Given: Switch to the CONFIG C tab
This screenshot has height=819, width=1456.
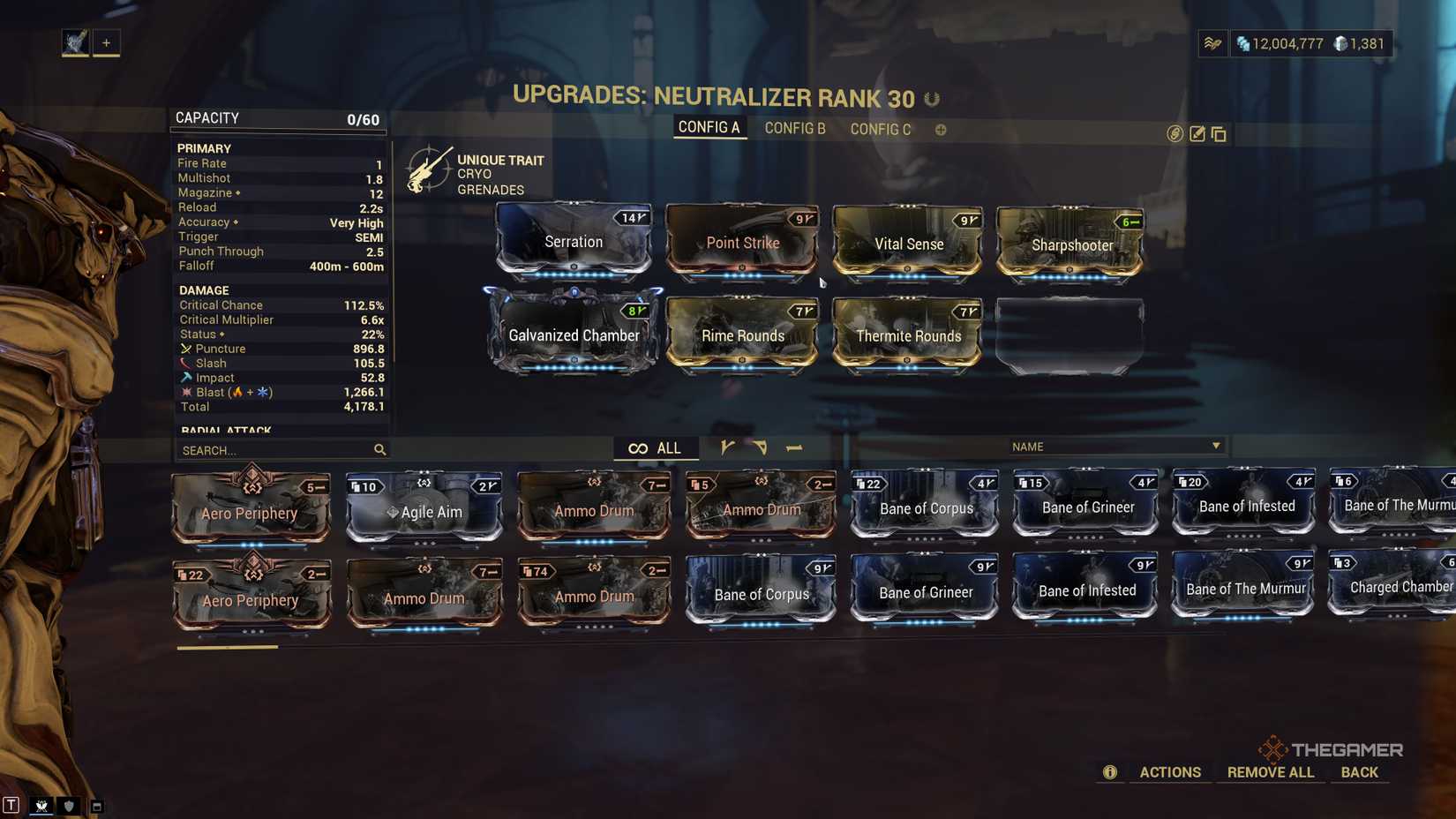Looking at the screenshot, I should (881, 129).
